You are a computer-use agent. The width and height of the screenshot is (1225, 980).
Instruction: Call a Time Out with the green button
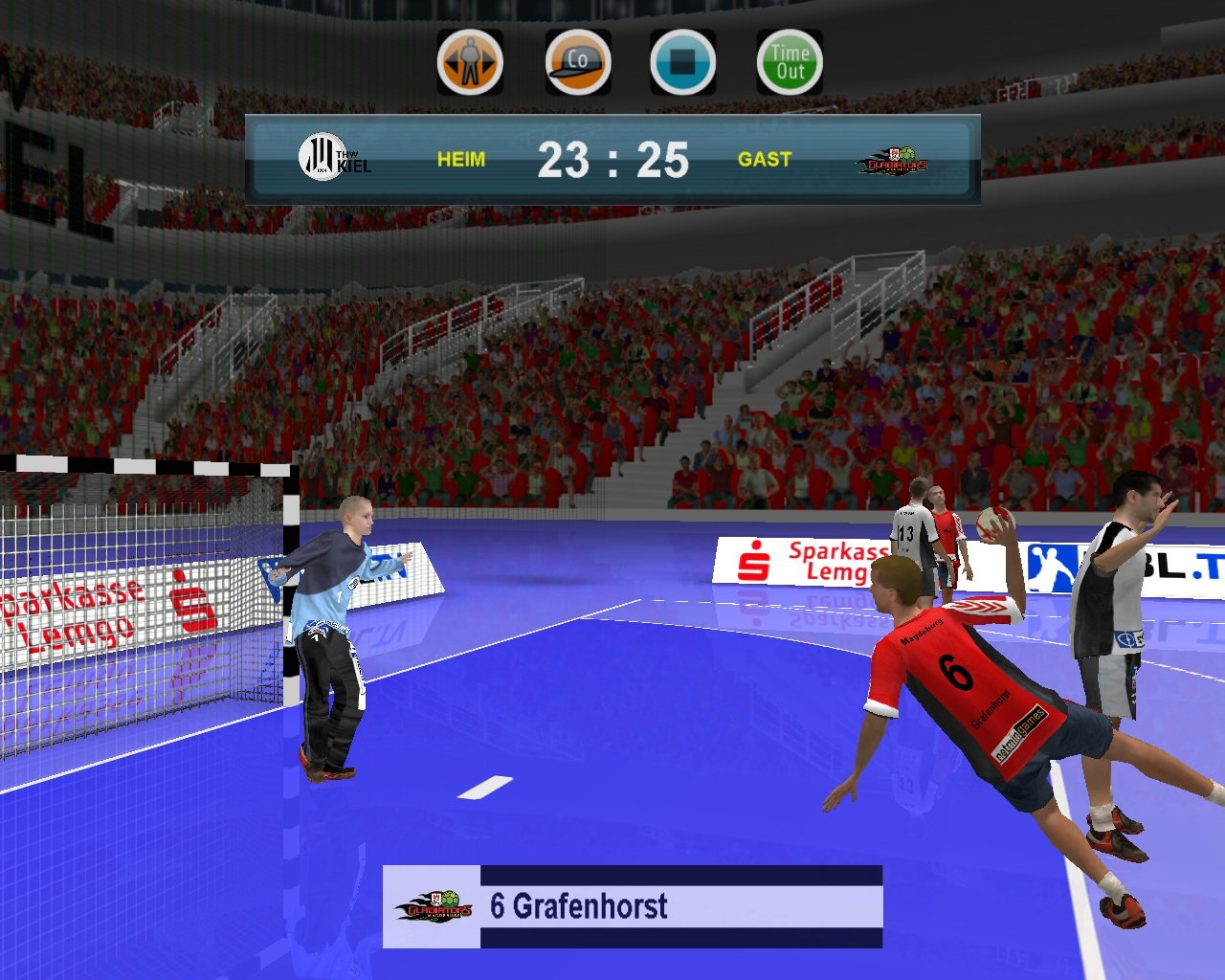point(790,63)
